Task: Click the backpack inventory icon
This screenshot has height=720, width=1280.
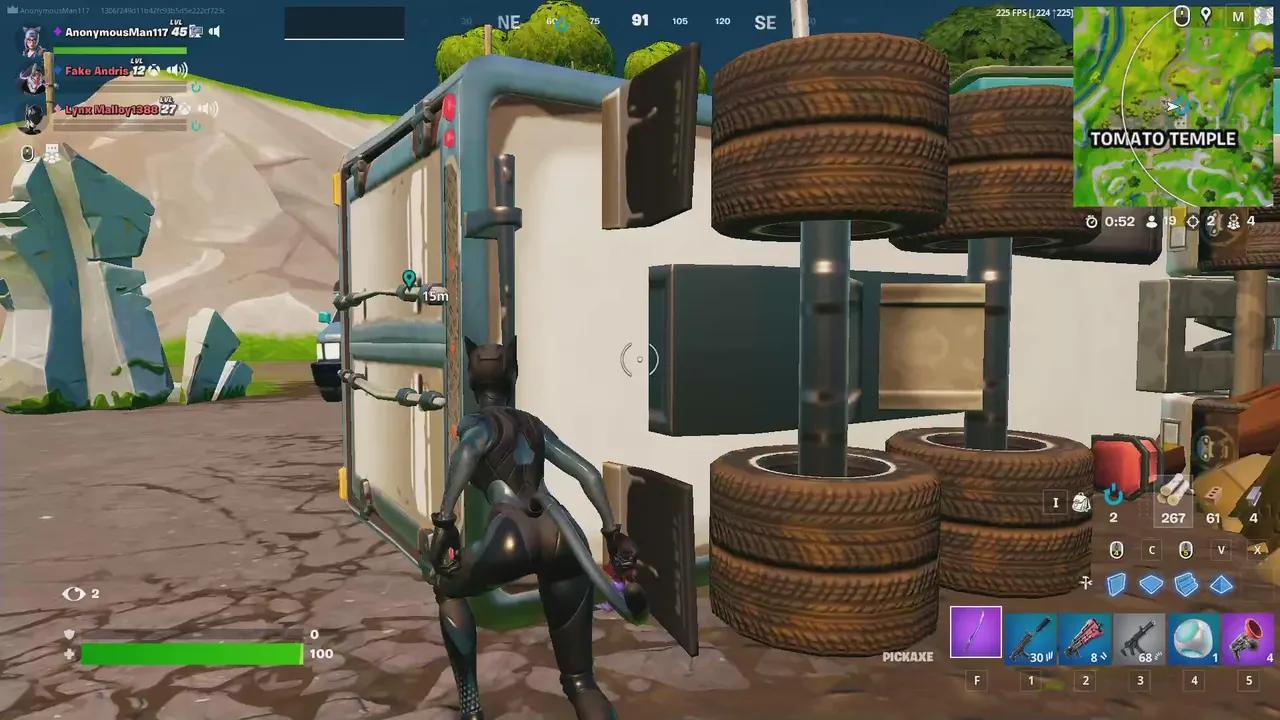Action: 1081,503
